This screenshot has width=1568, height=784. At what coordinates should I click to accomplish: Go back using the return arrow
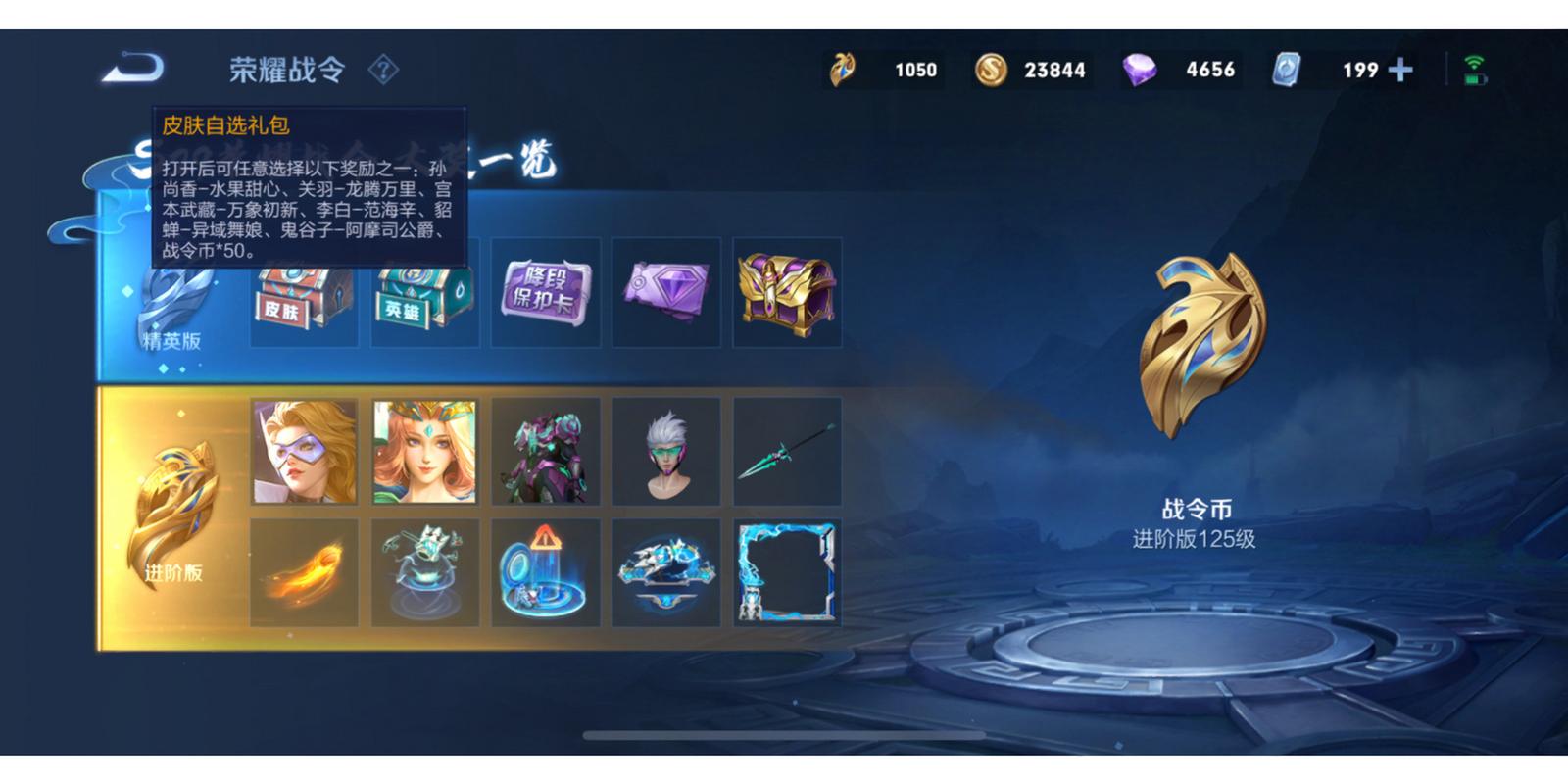[x=132, y=69]
